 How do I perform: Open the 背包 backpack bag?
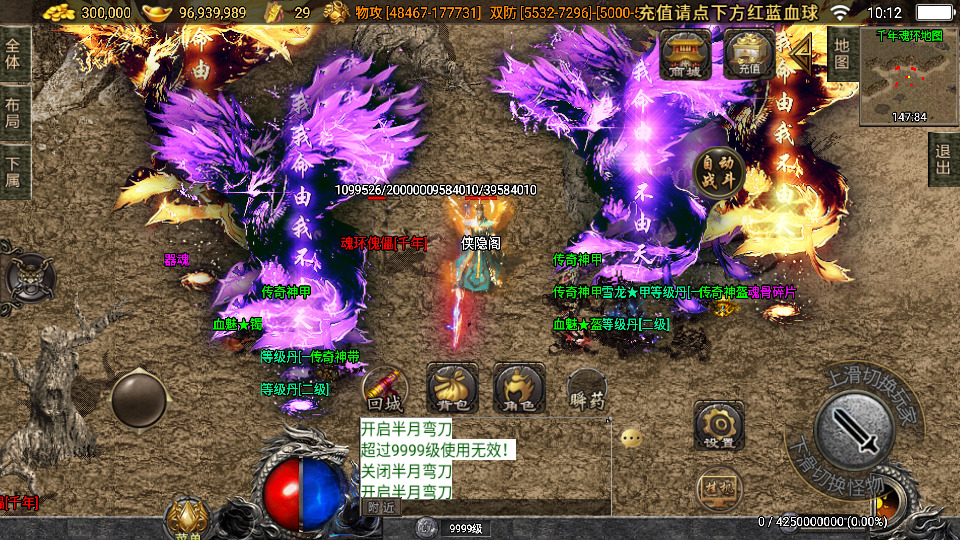[x=452, y=388]
